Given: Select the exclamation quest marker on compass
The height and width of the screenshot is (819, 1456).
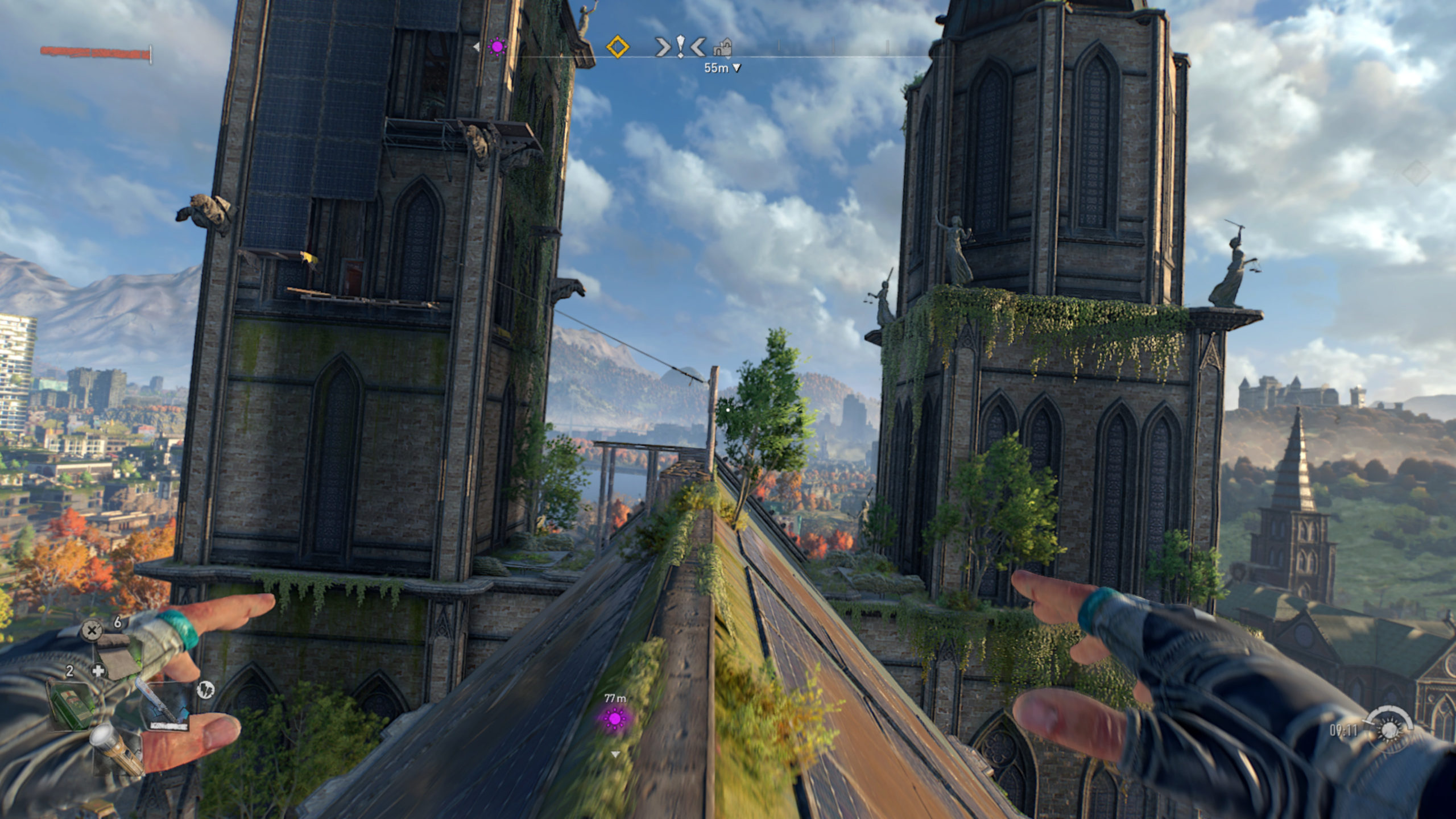Looking at the screenshot, I should 680,47.
